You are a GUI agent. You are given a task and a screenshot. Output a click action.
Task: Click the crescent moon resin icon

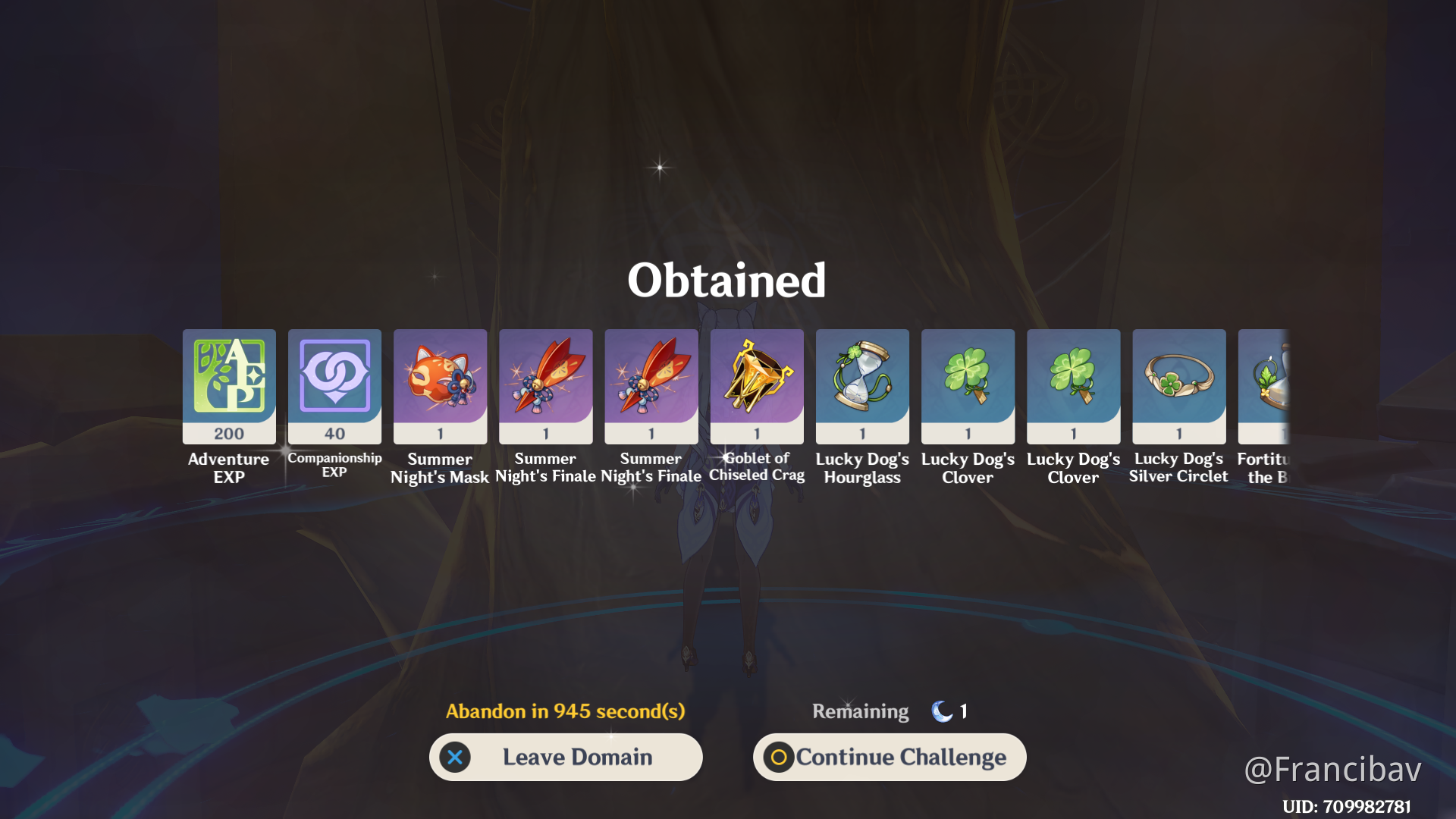(x=940, y=711)
